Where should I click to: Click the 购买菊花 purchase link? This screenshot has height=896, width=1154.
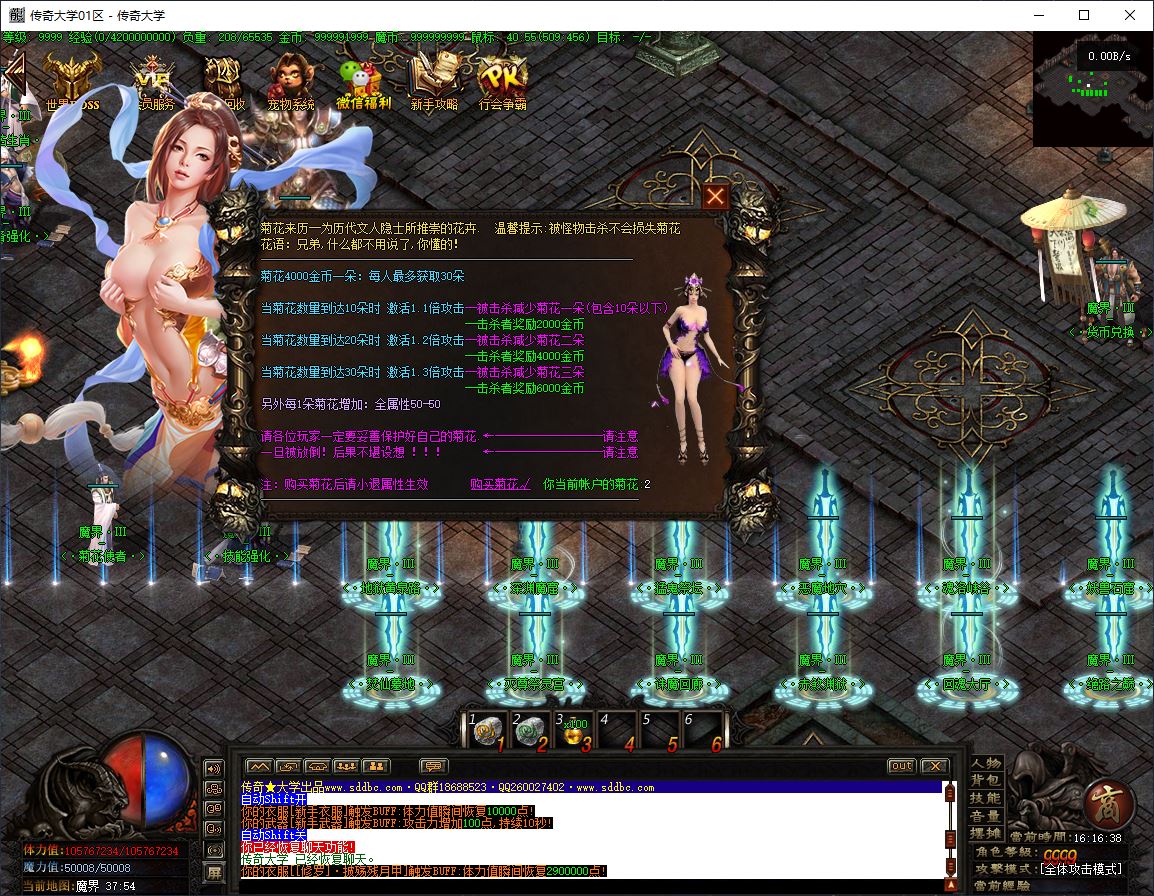click(x=500, y=484)
